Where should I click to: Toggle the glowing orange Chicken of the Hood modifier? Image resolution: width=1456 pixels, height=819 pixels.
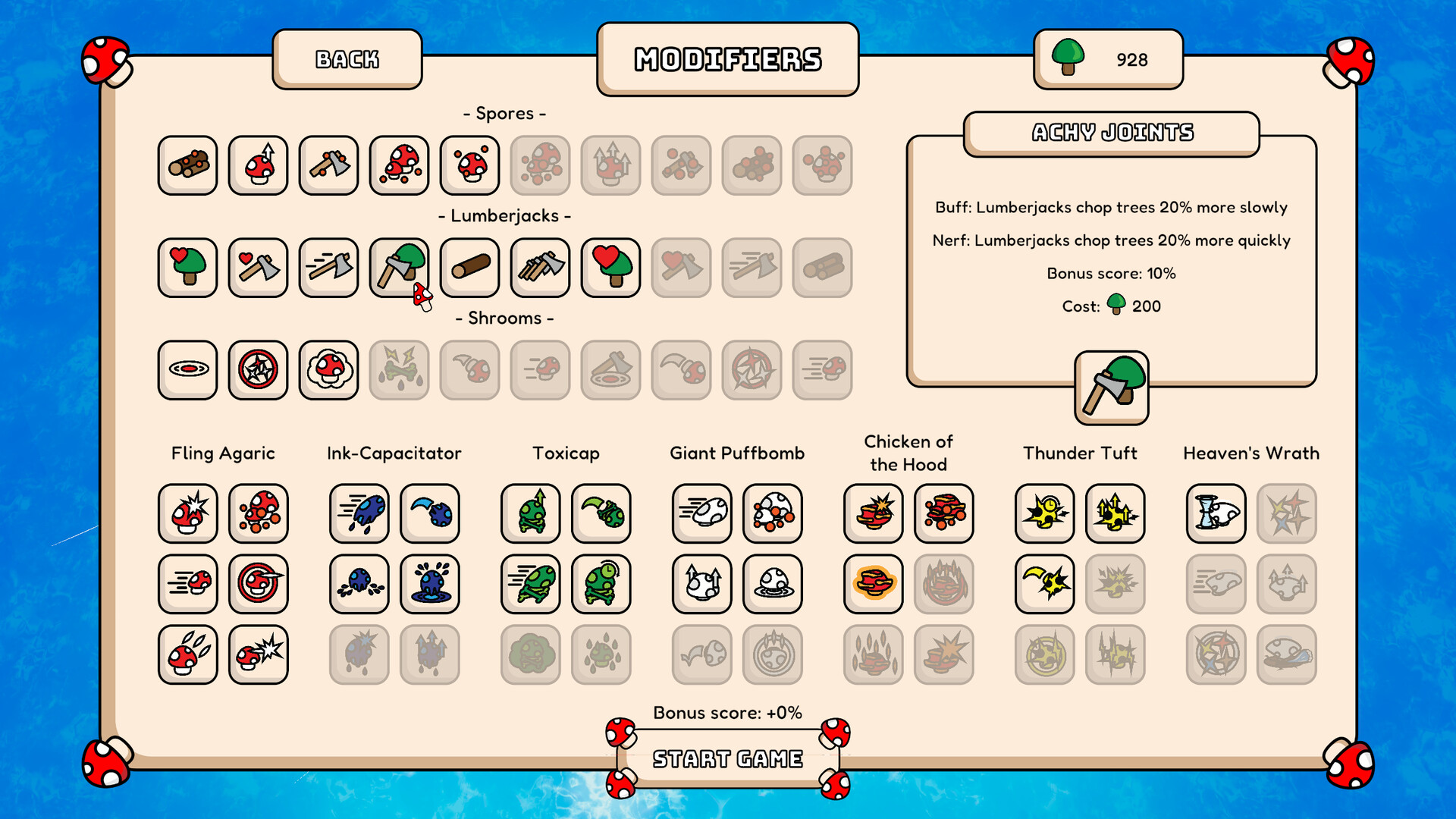point(873,584)
